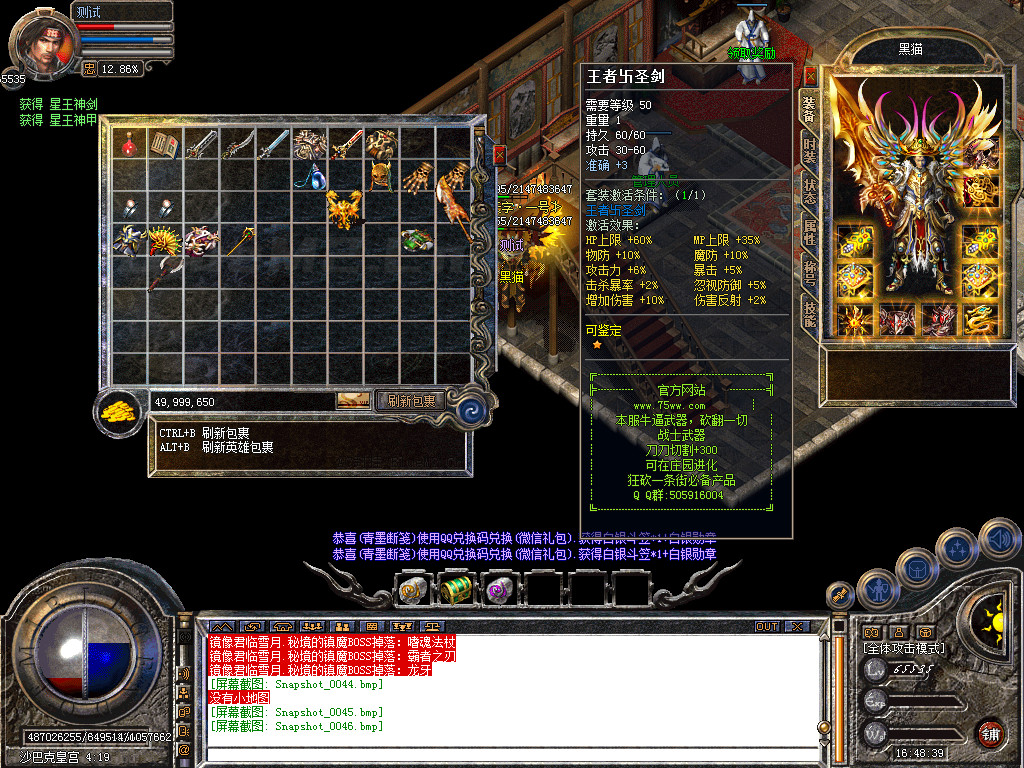The image size is (1024, 768).
Task: Show the 属性 attributes tab
Action: click(809, 231)
